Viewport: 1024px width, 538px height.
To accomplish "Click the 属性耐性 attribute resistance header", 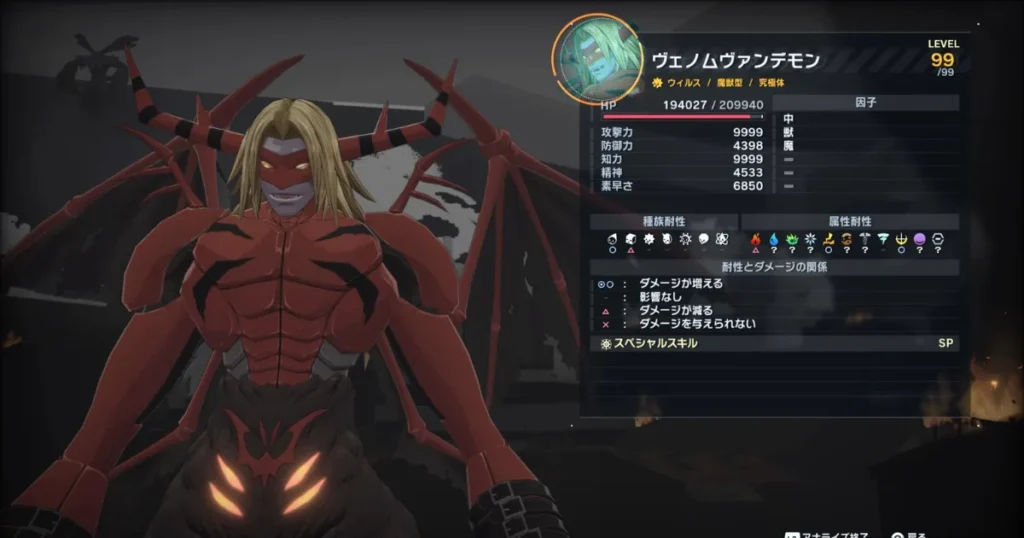I will 850,221.
